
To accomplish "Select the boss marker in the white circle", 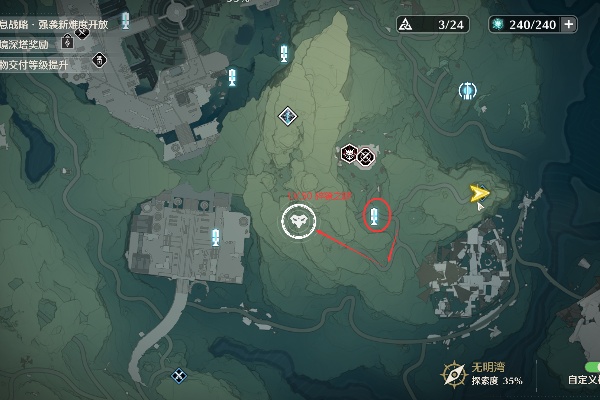I will (297, 221).
